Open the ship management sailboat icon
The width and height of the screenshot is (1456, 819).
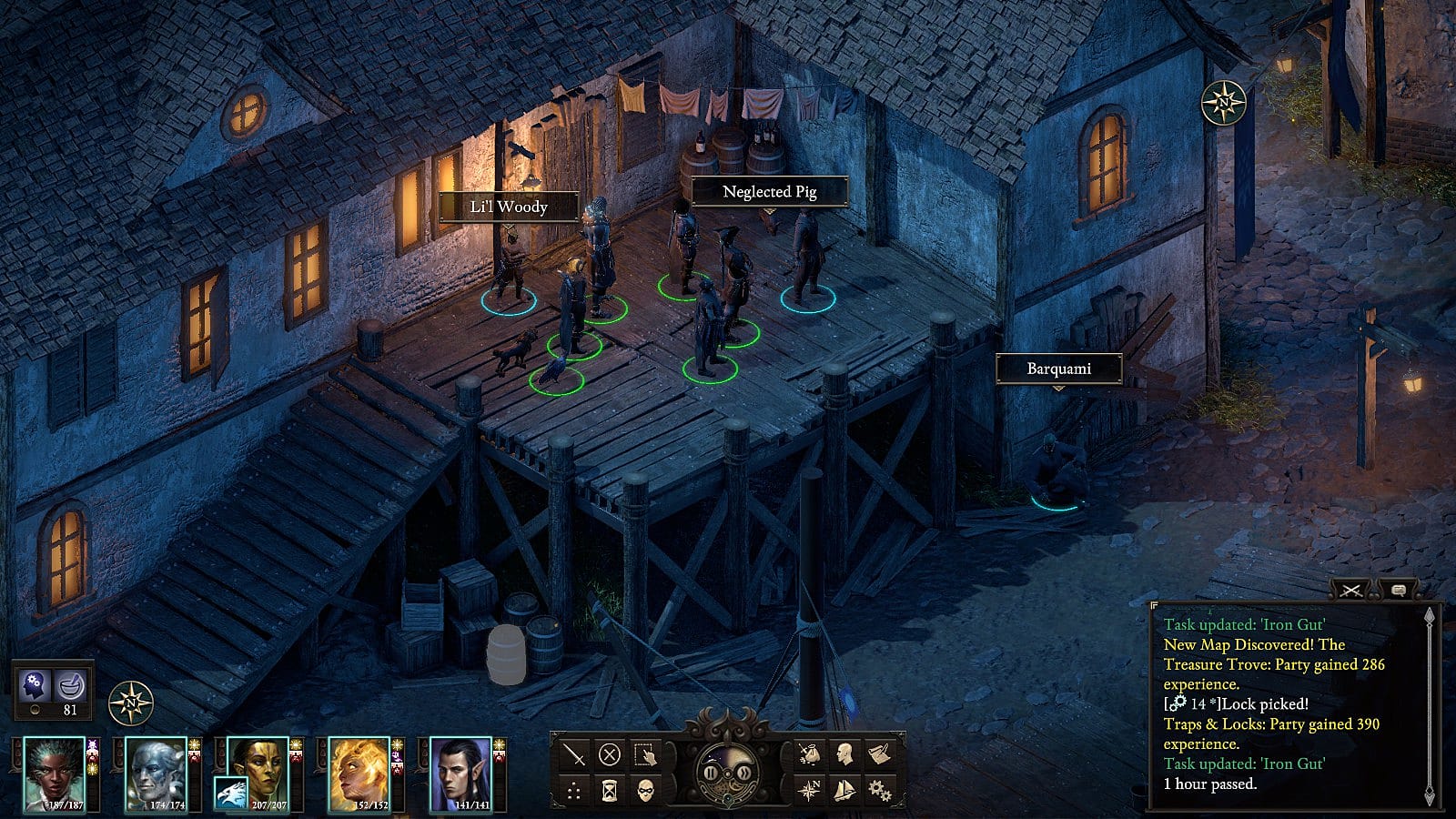click(844, 790)
